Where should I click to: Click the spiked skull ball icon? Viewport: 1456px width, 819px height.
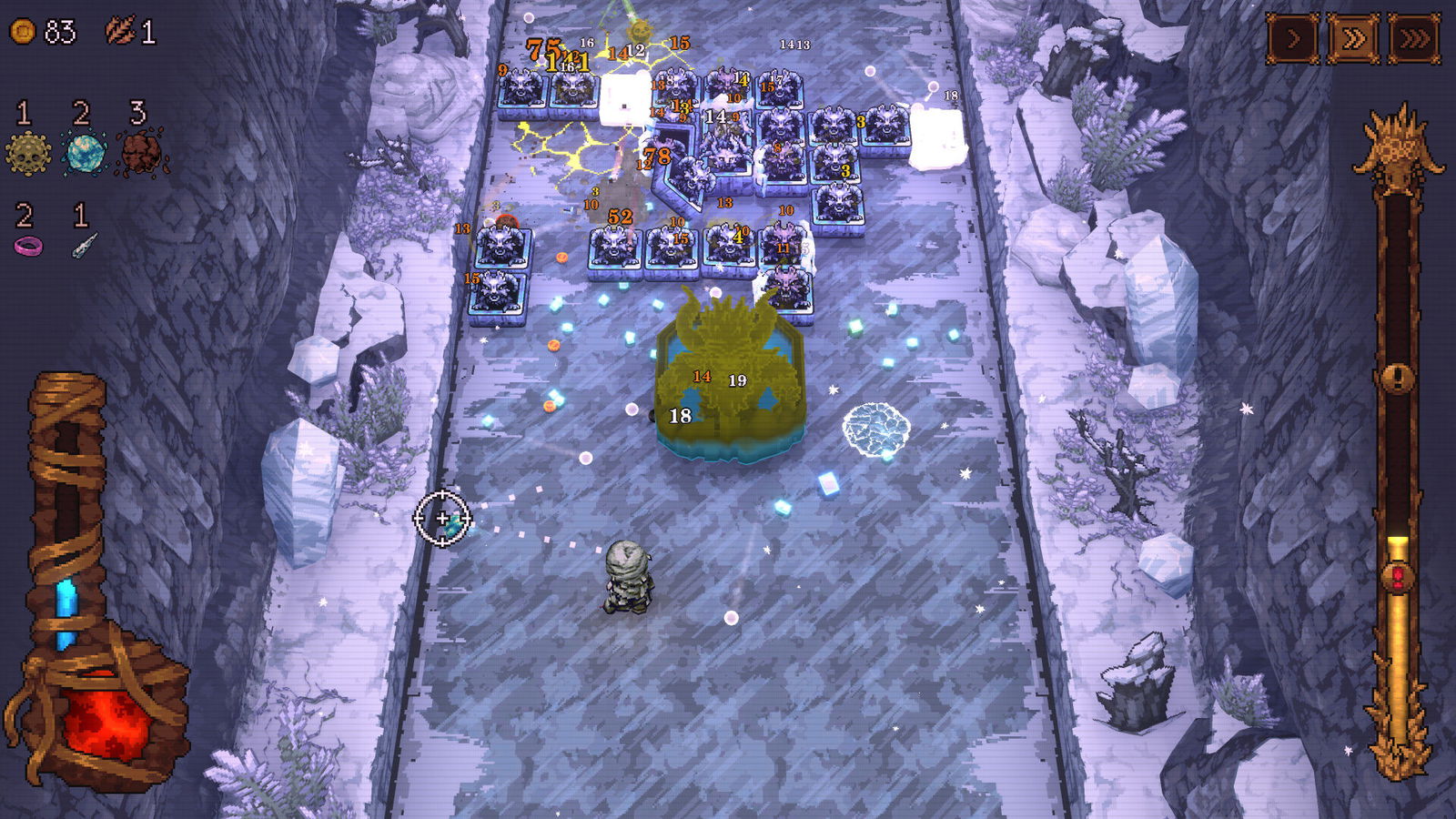pos(27,153)
